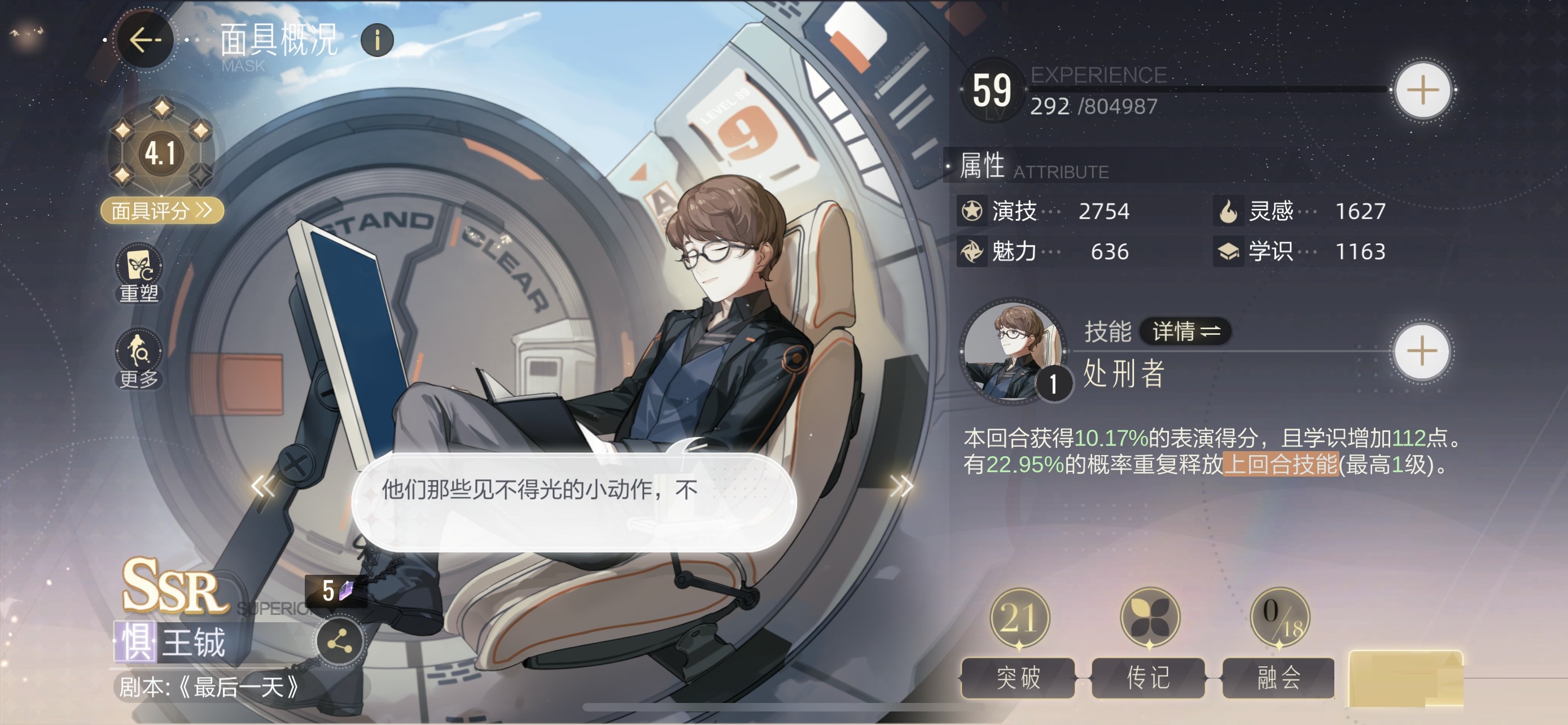Toggle the 详情 skill detail switch
Screen dimensions: 1568x725
1186,333
